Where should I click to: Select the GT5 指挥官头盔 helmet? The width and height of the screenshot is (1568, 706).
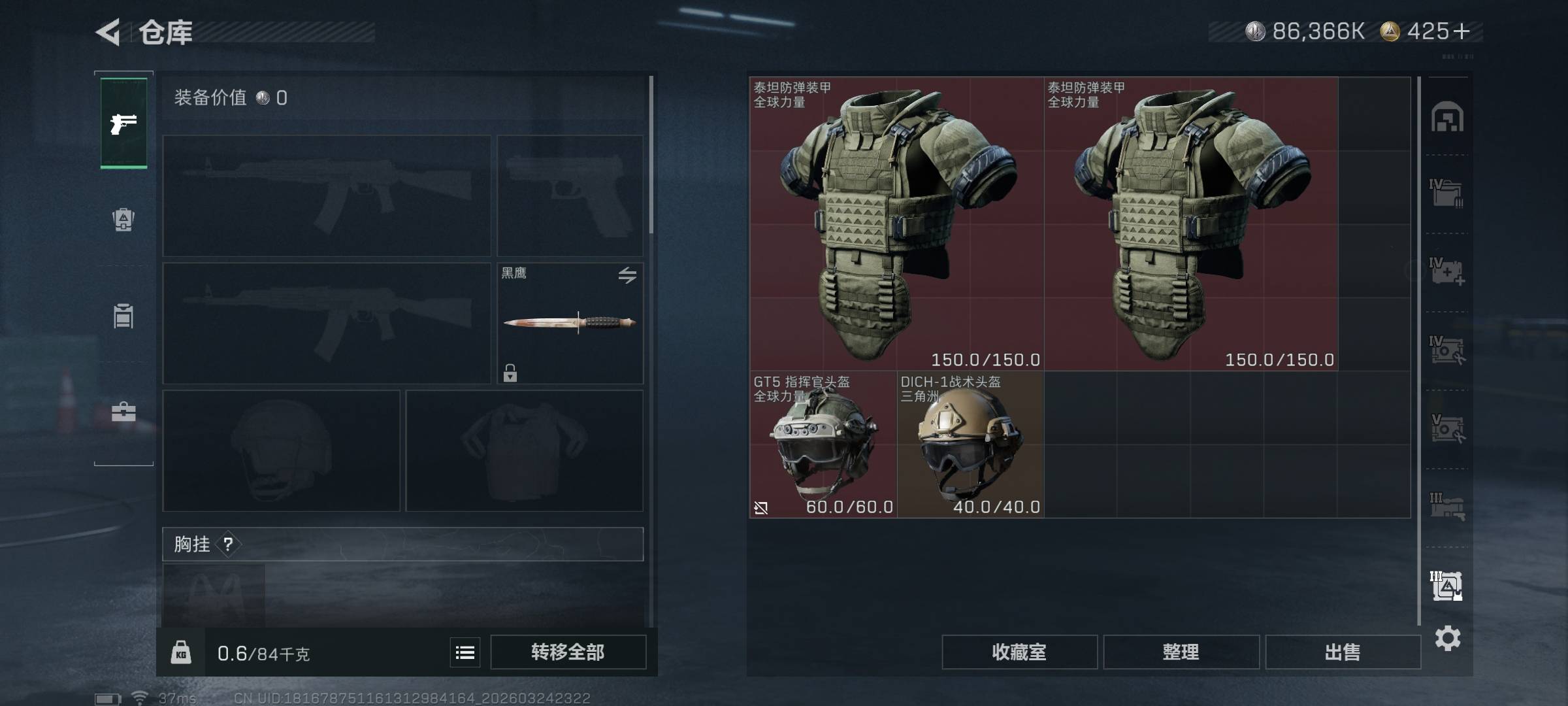point(823,445)
